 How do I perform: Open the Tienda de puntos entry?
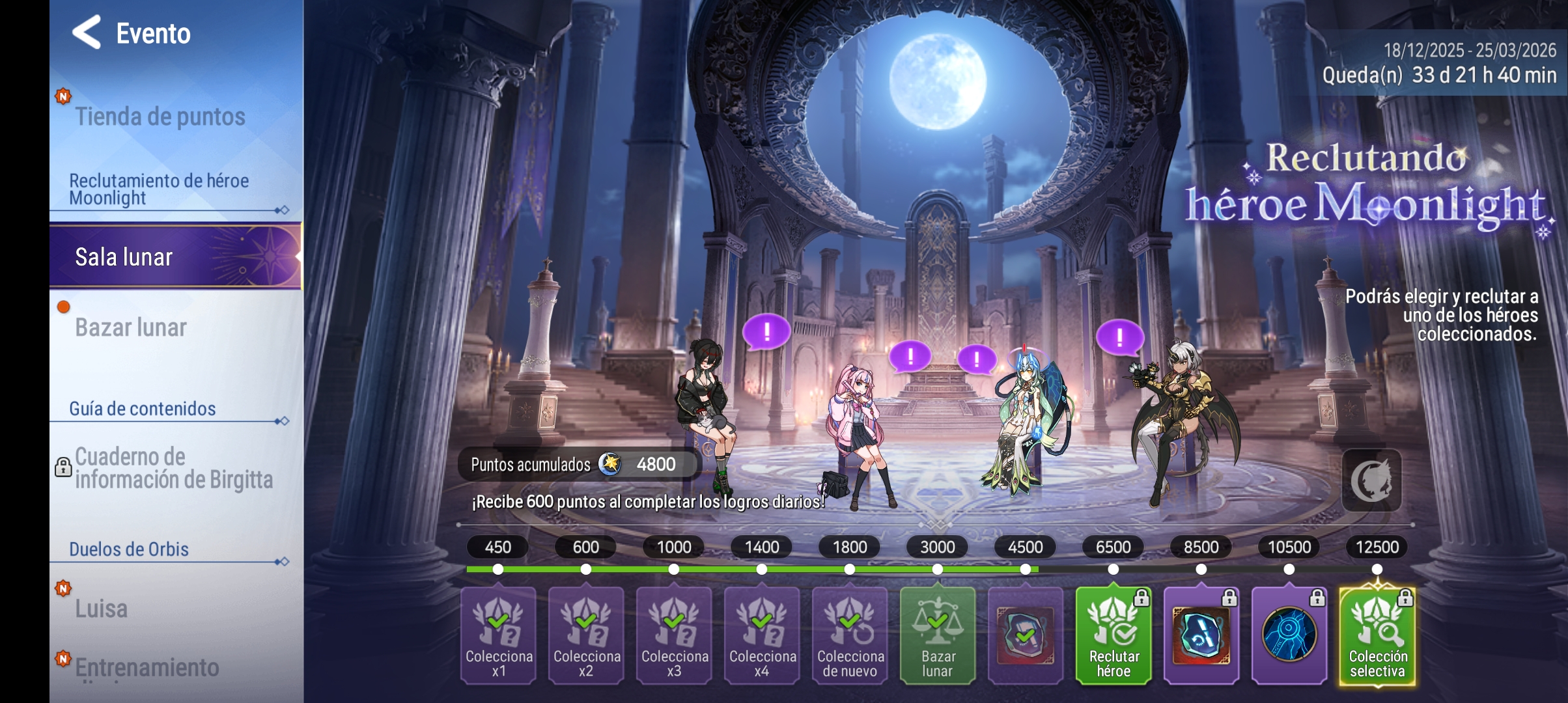click(x=160, y=117)
